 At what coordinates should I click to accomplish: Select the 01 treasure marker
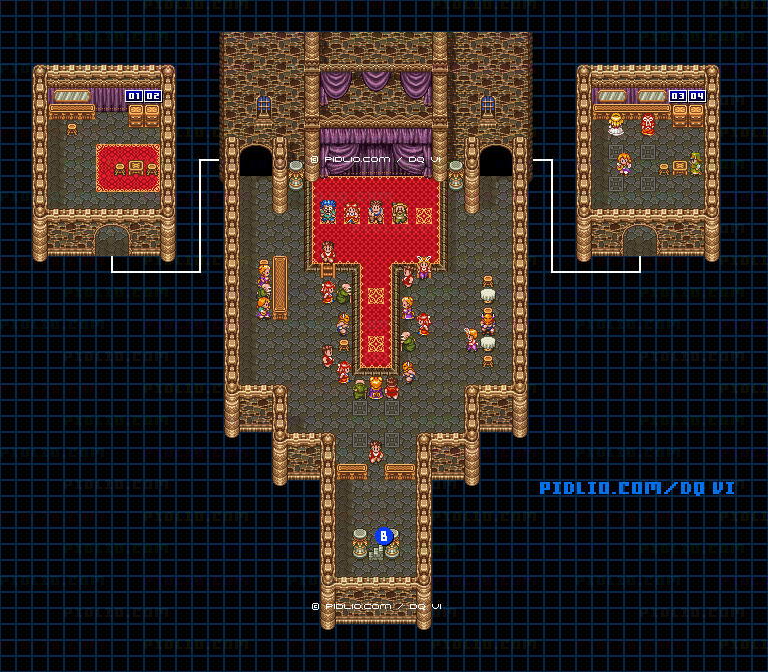(134, 96)
